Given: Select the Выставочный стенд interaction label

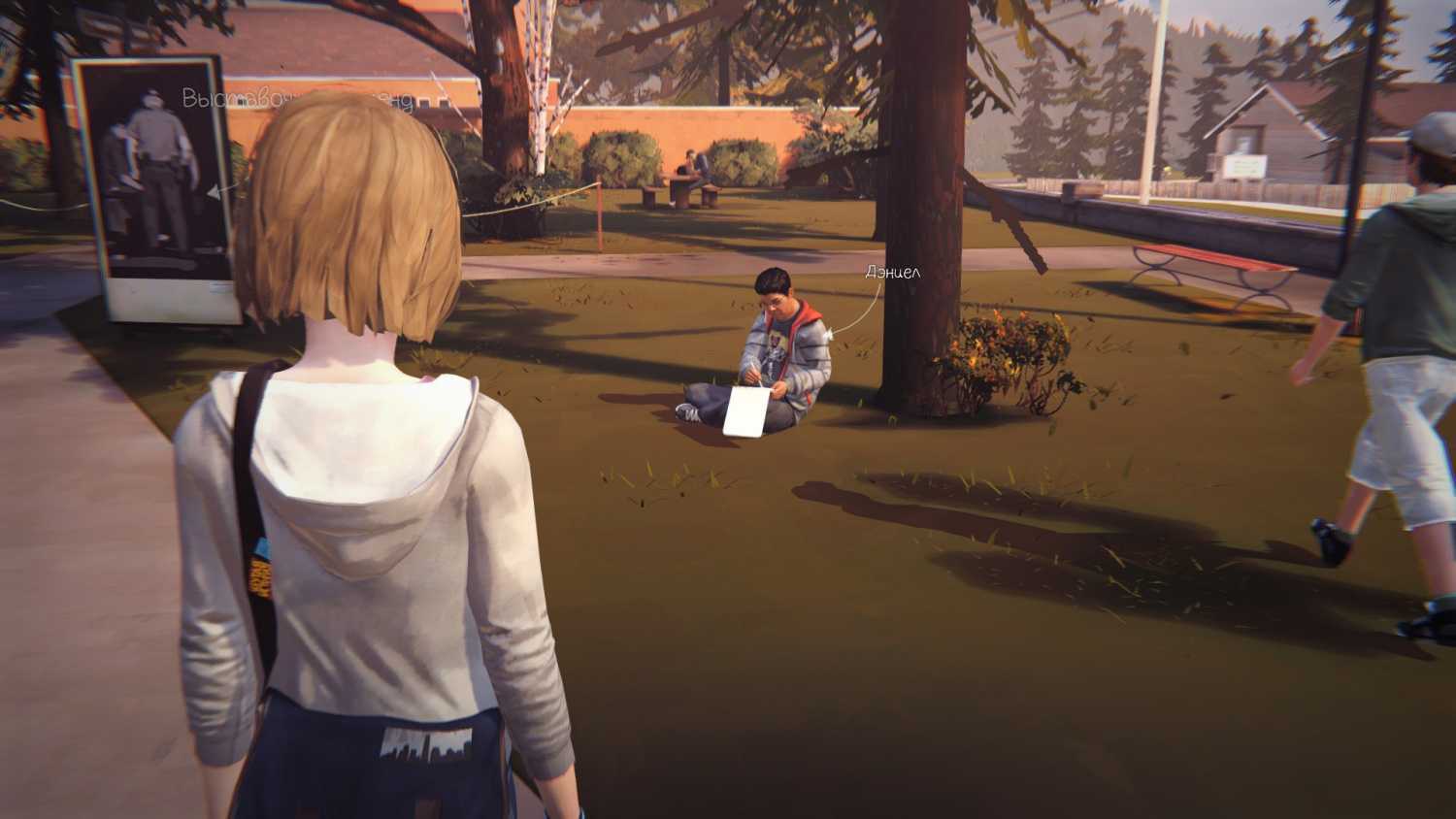Looking at the screenshot, I should [x=297, y=100].
